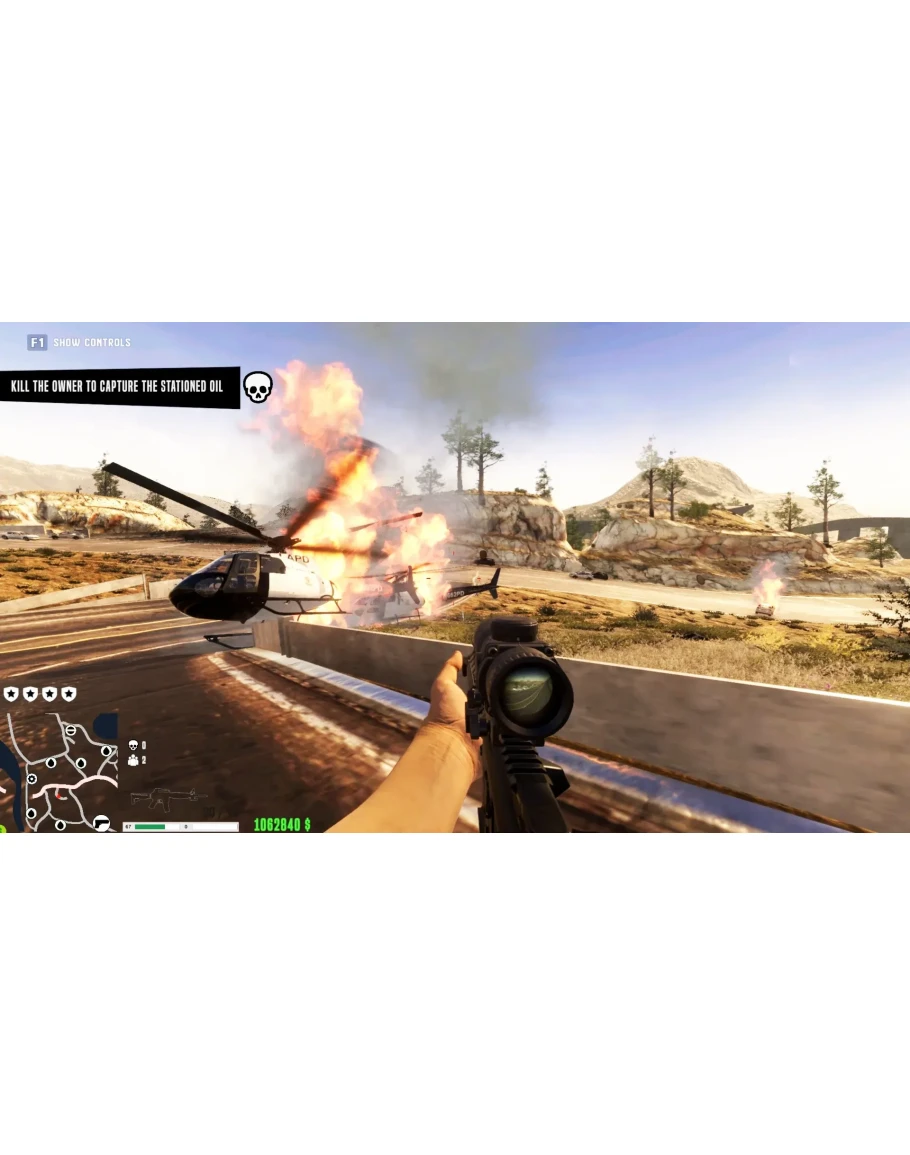Image resolution: width=910 pixels, height=1155 pixels.
Task: Click the pistol gun shop map marker
Action: pos(101,822)
